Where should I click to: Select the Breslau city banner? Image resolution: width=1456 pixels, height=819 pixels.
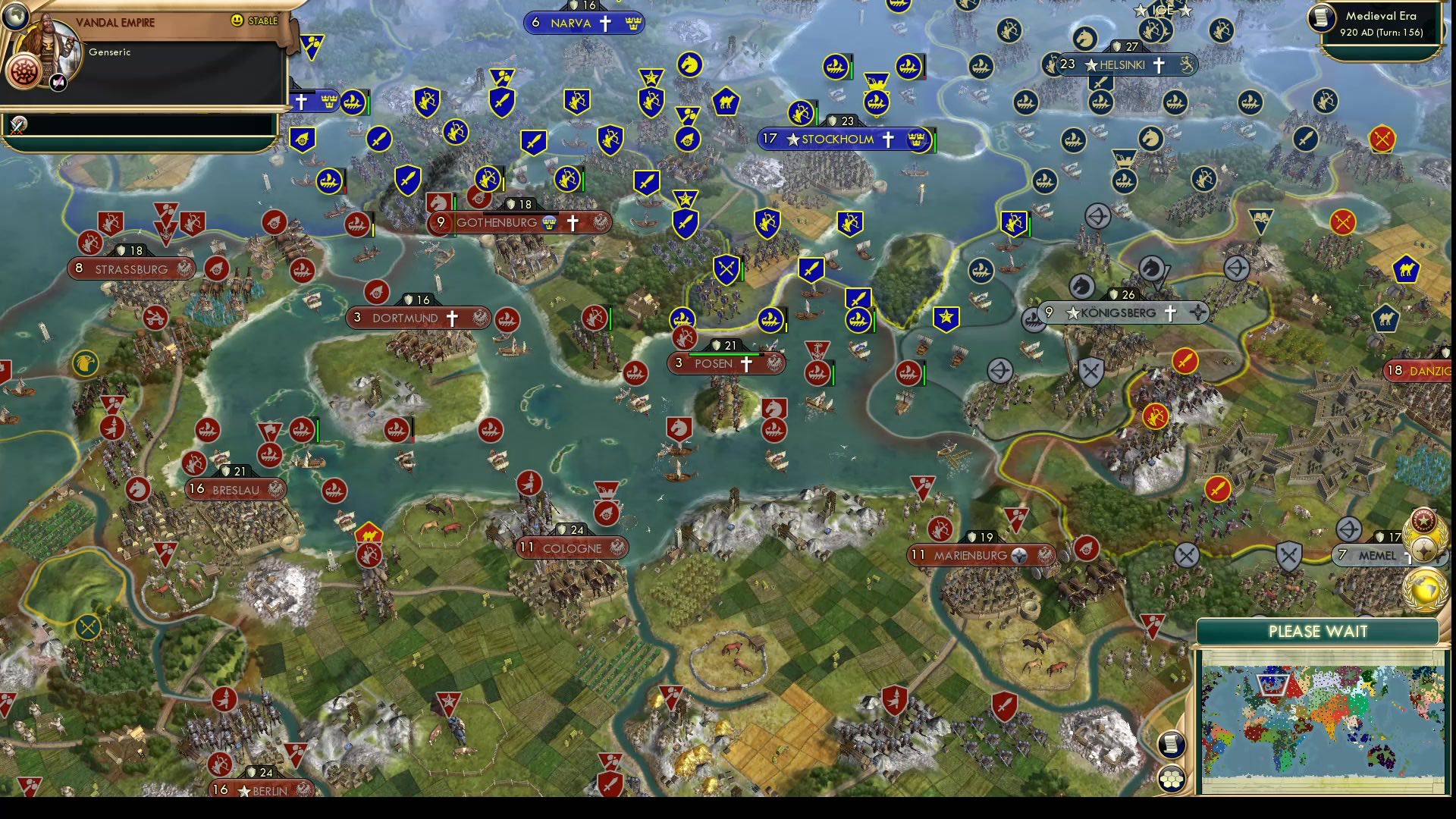click(235, 489)
